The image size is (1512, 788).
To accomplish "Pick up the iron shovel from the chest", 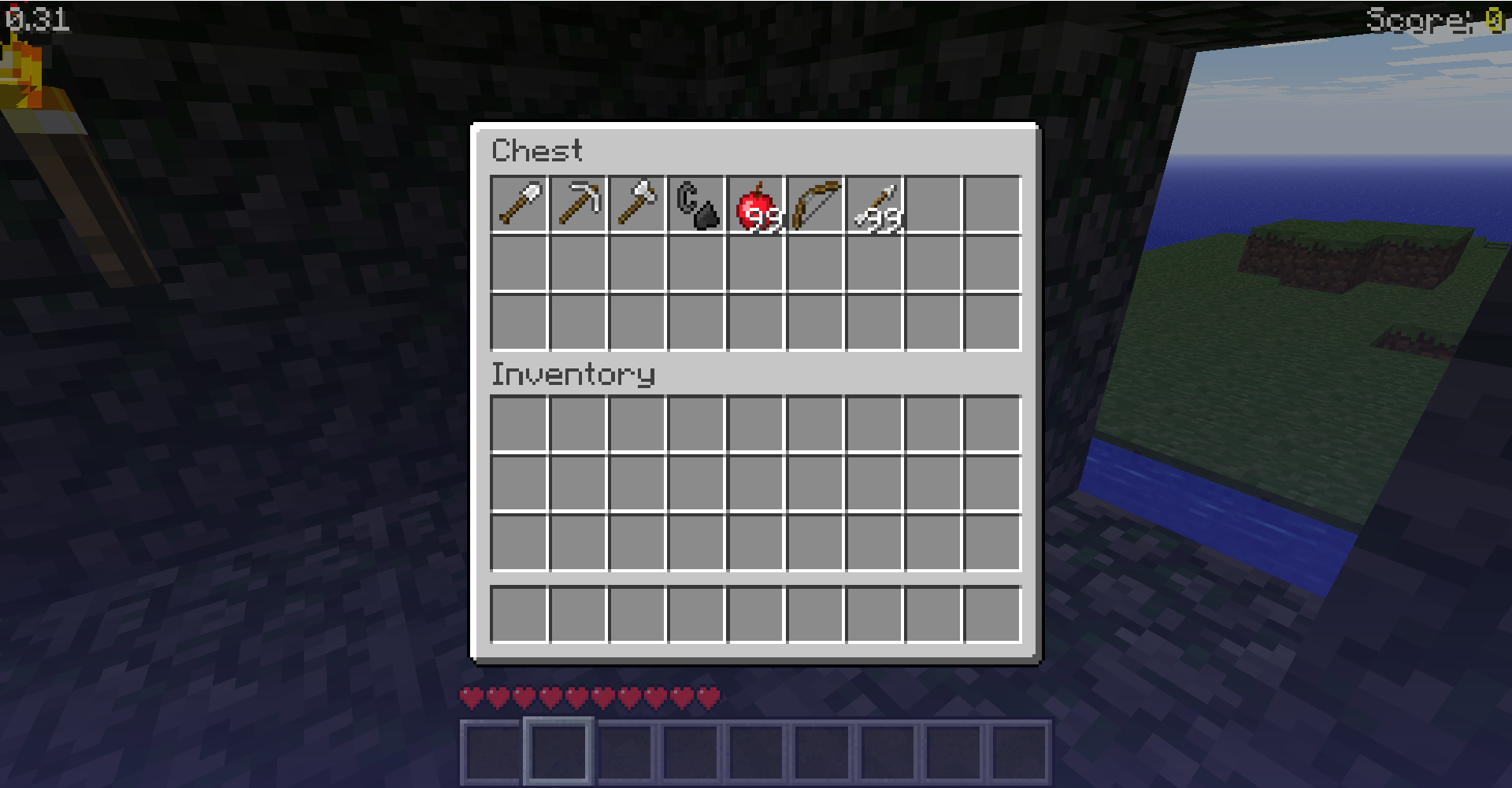I will [x=519, y=205].
